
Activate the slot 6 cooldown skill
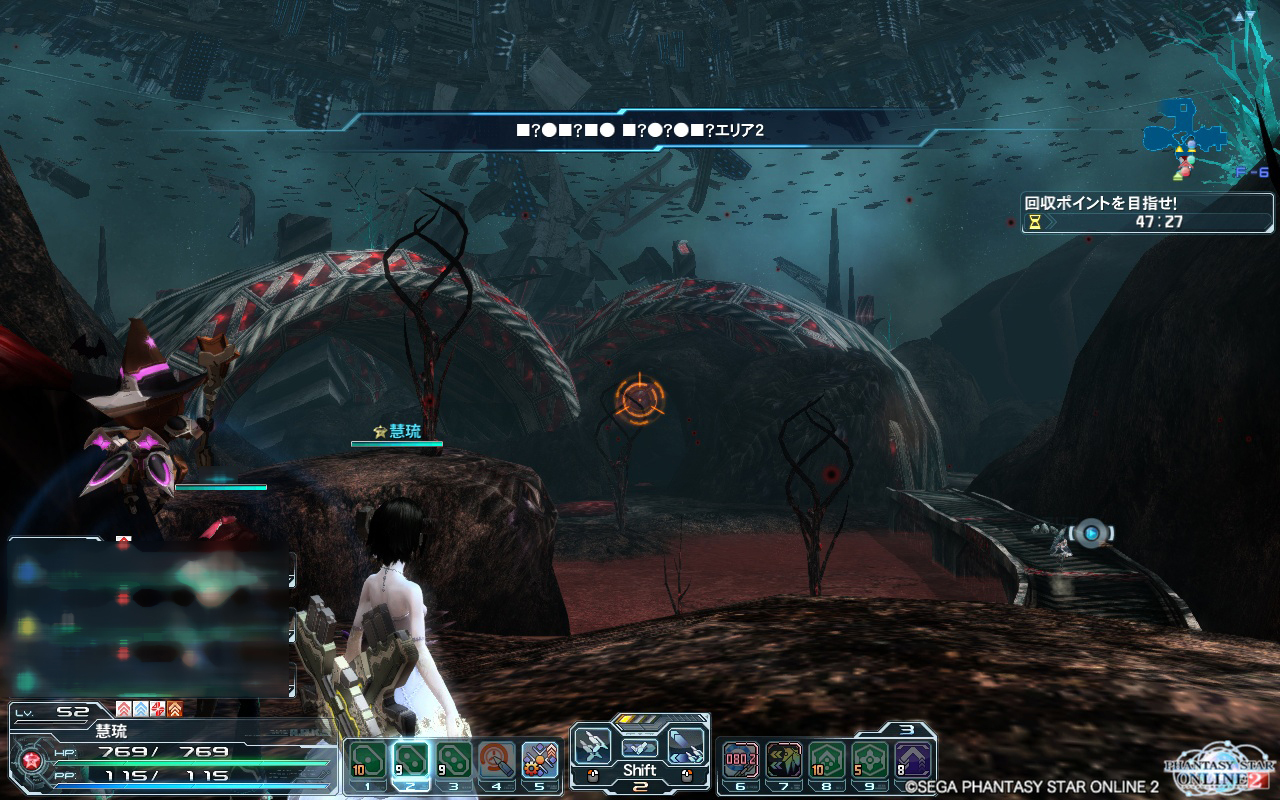pyautogui.click(x=740, y=760)
